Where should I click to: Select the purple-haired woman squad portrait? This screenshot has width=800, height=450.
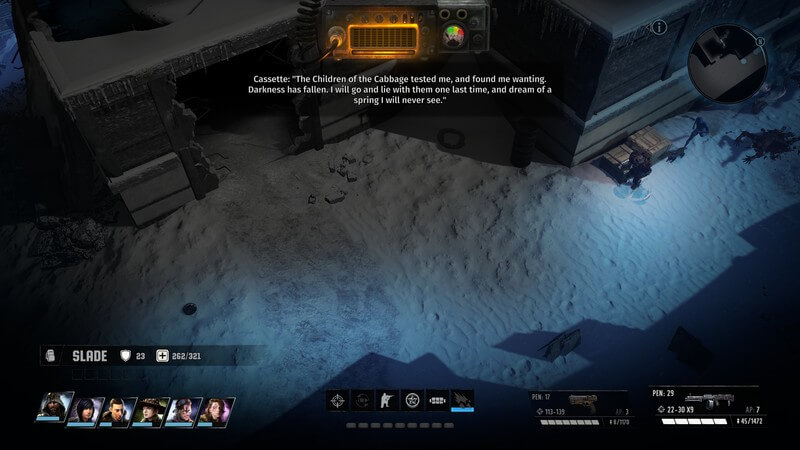(x=184, y=410)
